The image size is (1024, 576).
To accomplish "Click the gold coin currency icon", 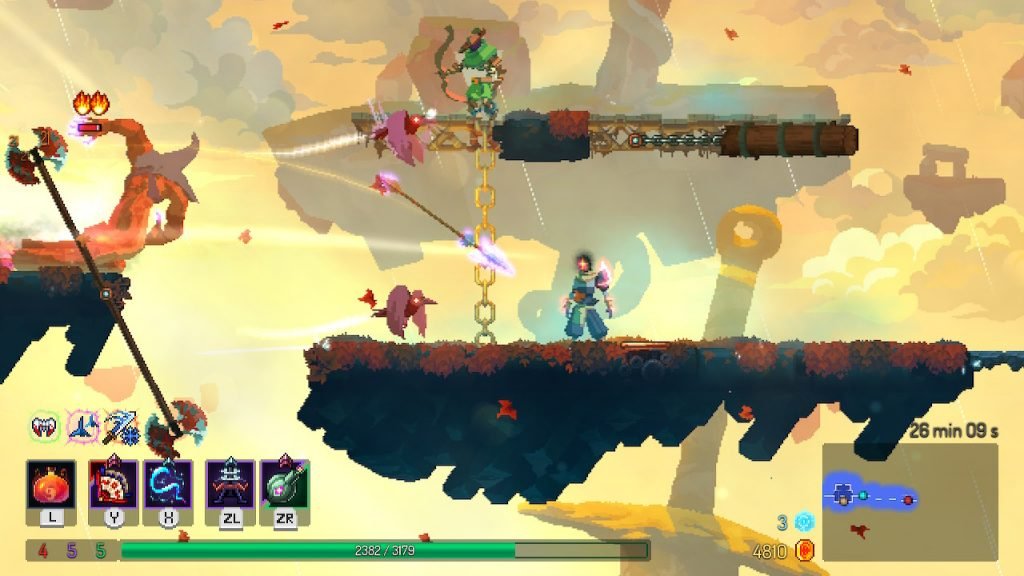I will click(804, 550).
